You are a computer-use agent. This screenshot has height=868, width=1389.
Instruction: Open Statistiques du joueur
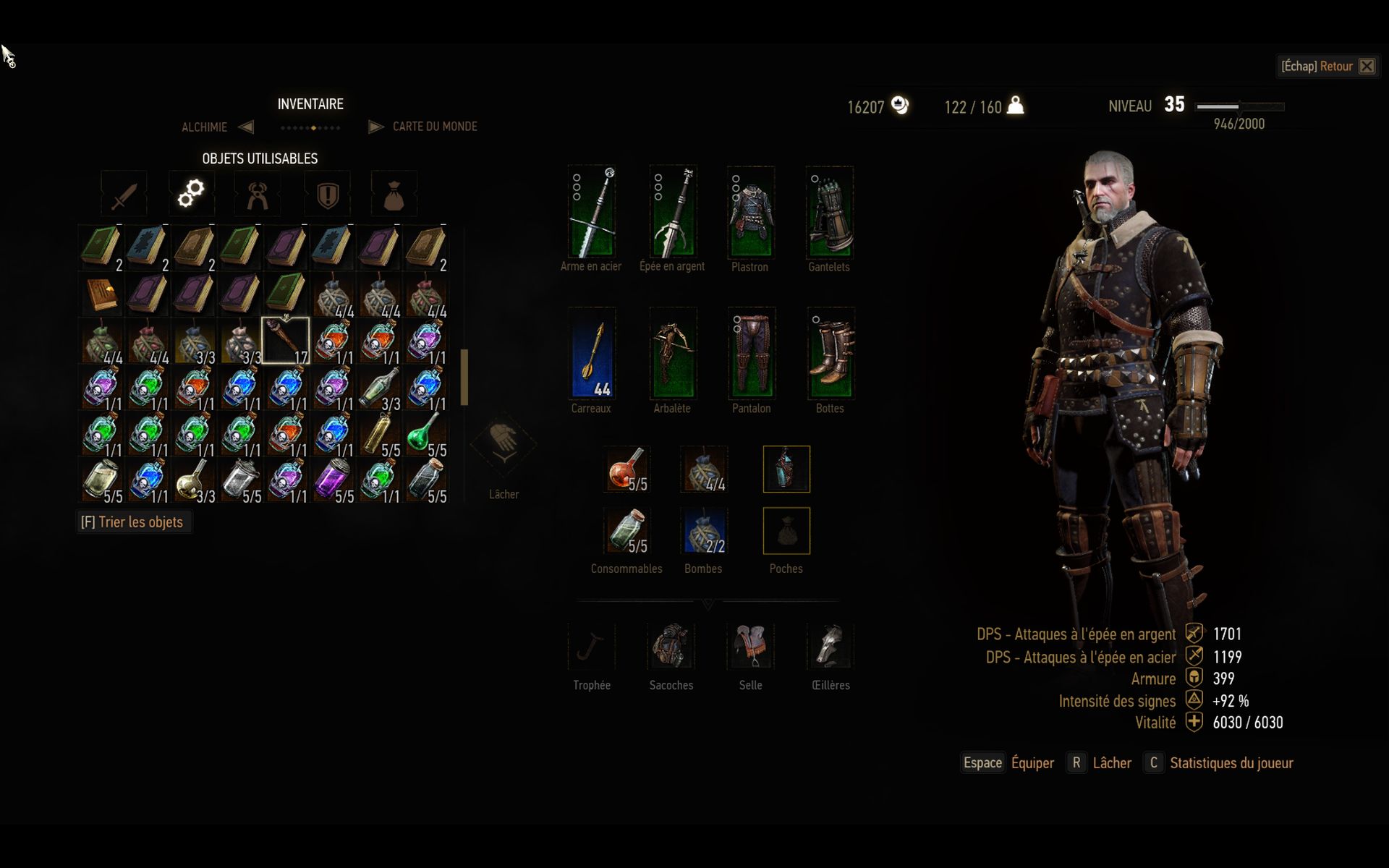[1231, 762]
